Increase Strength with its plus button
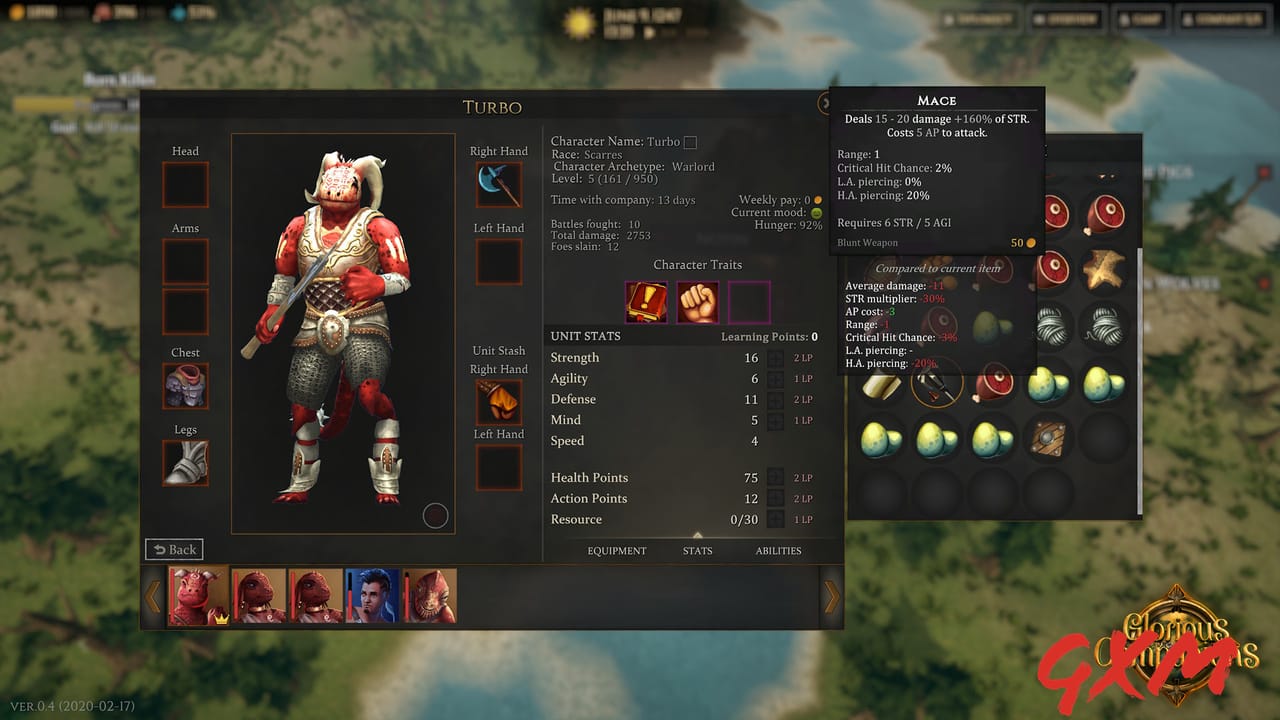The image size is (1280, 720). 777,357
